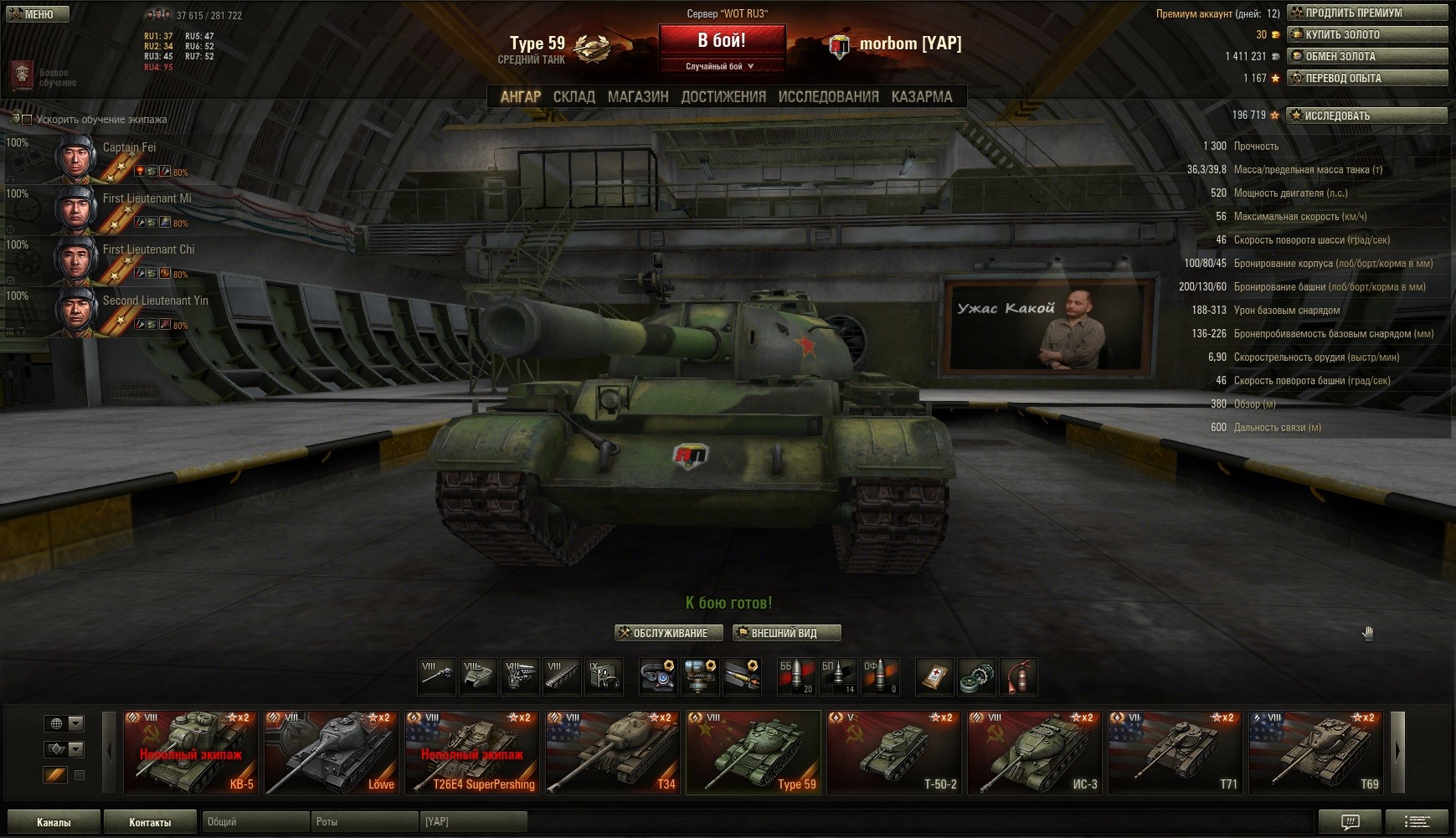Choose the Löwe tank thumbnail
Screen dimensions: 1456x838
(x=331, y=752)
